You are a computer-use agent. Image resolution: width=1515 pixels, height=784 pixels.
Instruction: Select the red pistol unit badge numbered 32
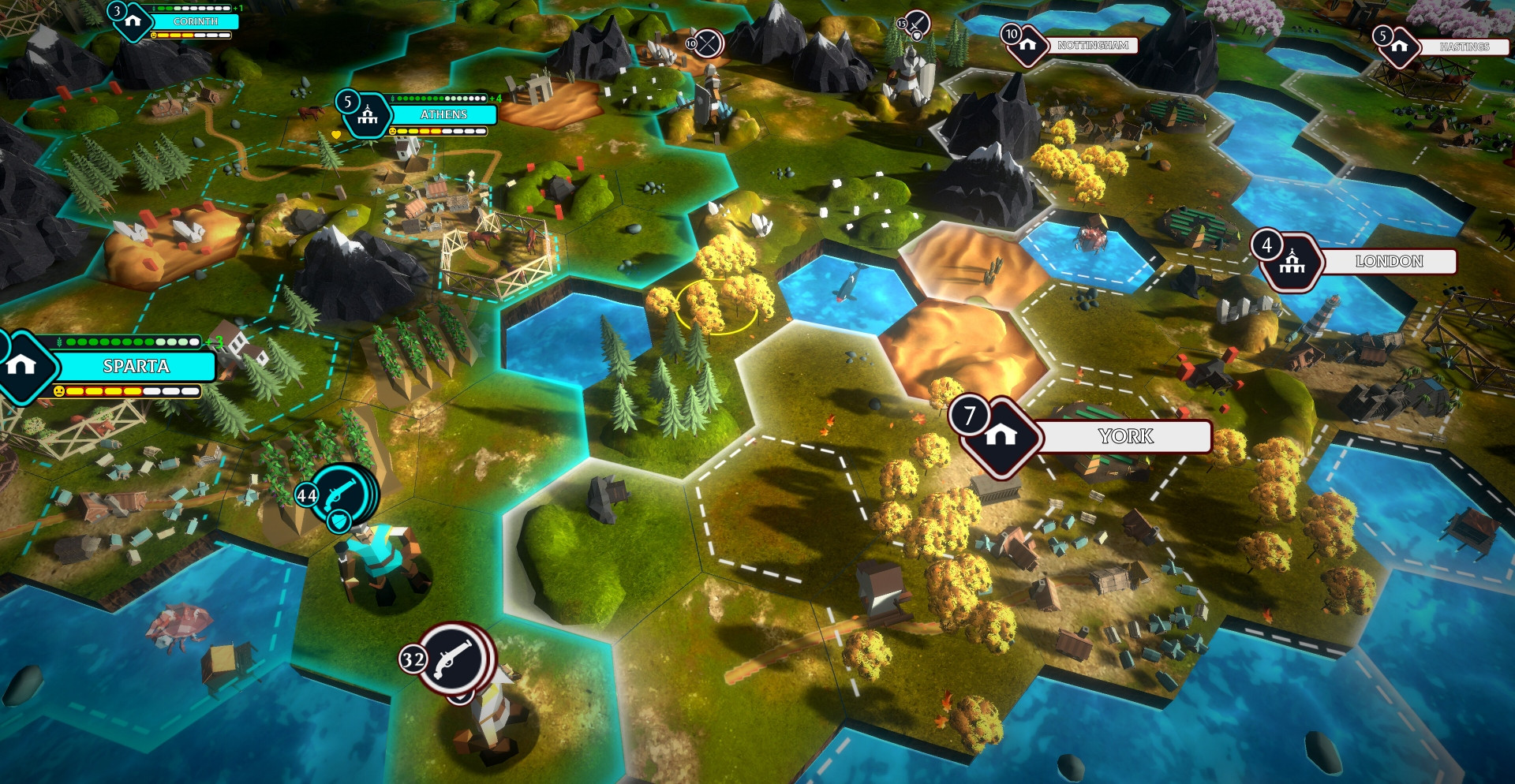(454, 659)
